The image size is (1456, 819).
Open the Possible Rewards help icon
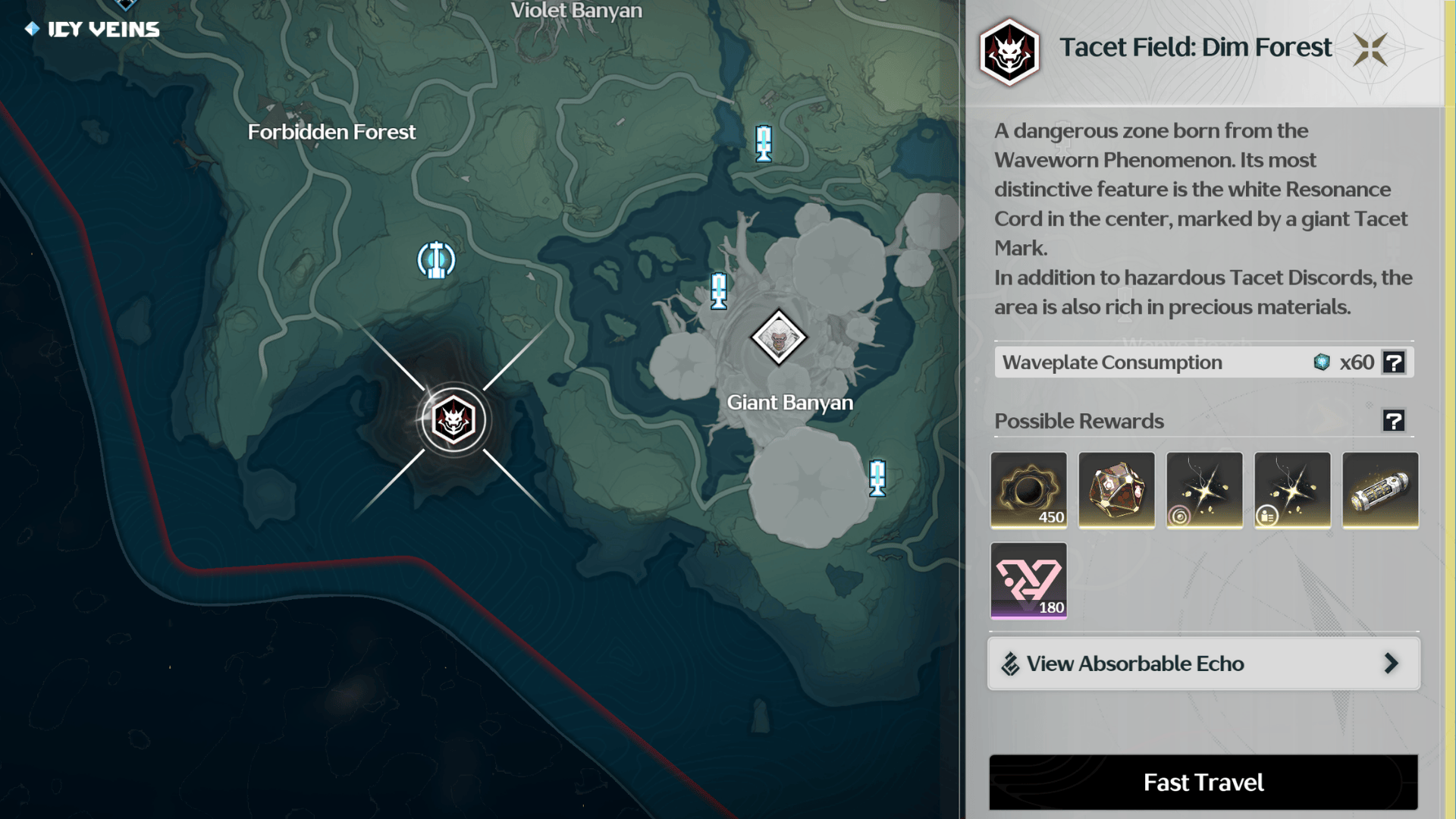[x=1394, y=421]
